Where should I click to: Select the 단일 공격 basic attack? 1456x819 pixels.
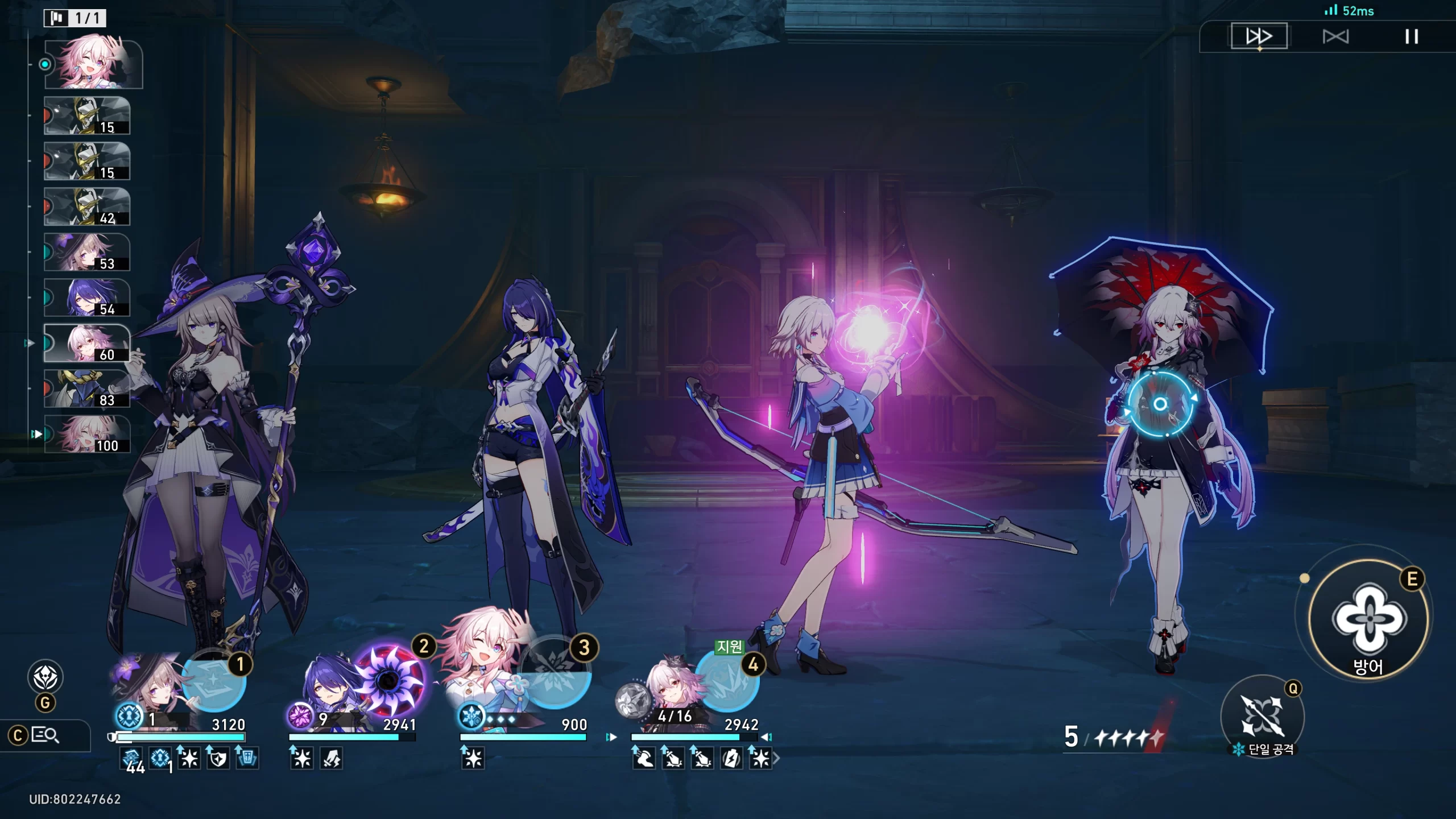coord(1262,715)
